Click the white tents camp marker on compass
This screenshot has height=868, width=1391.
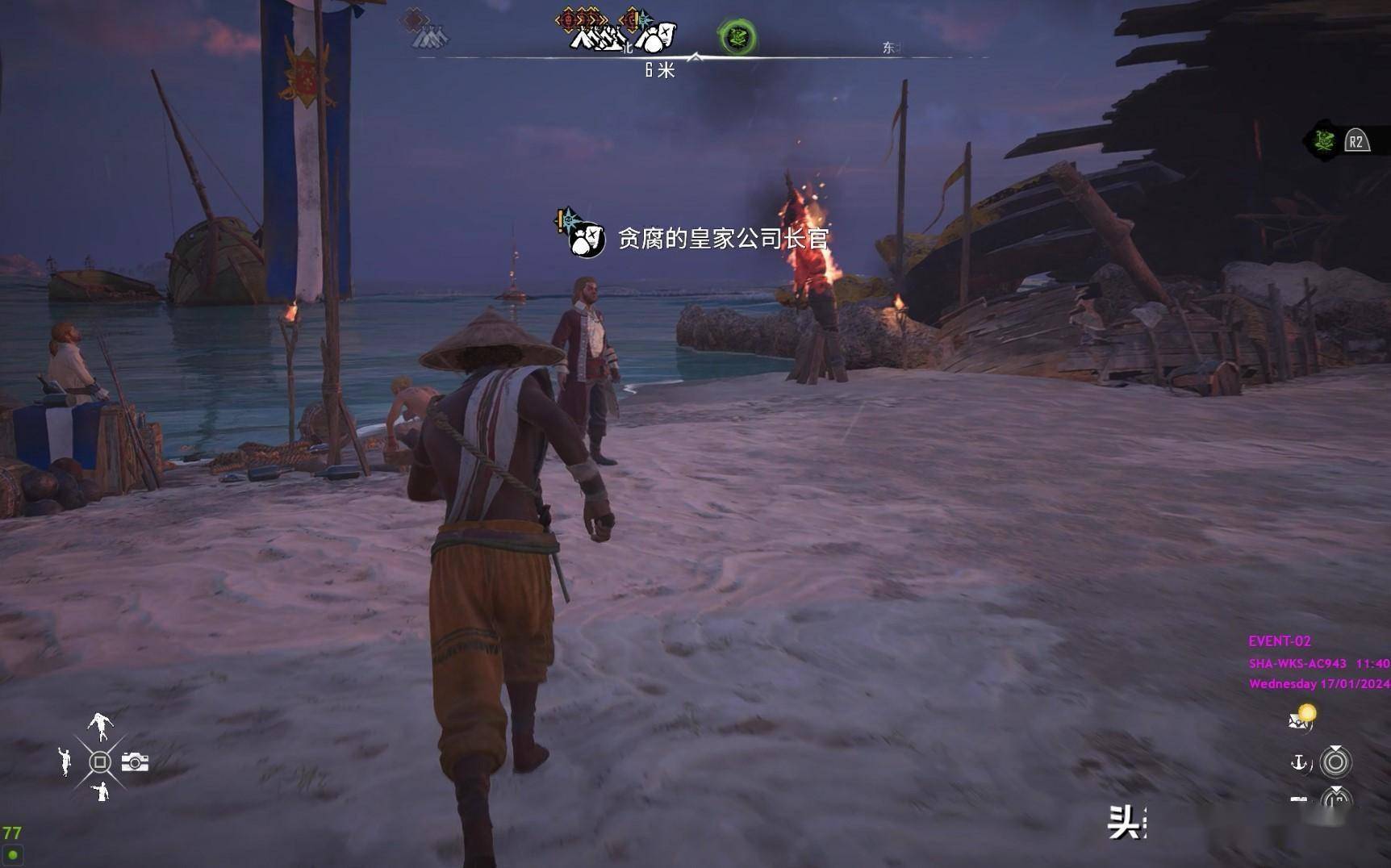coord(598,37)
